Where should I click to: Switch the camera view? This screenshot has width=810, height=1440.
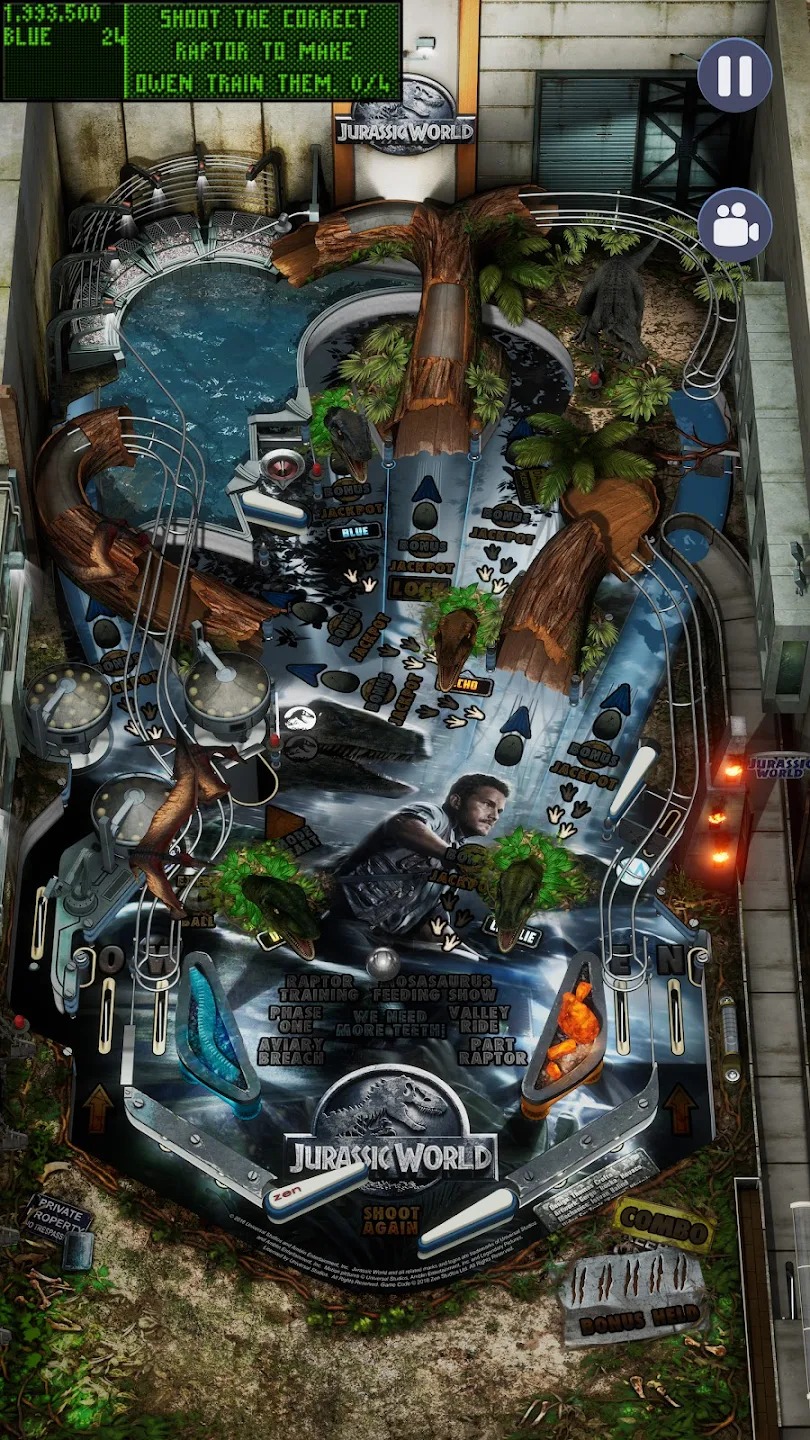[735, 225]
